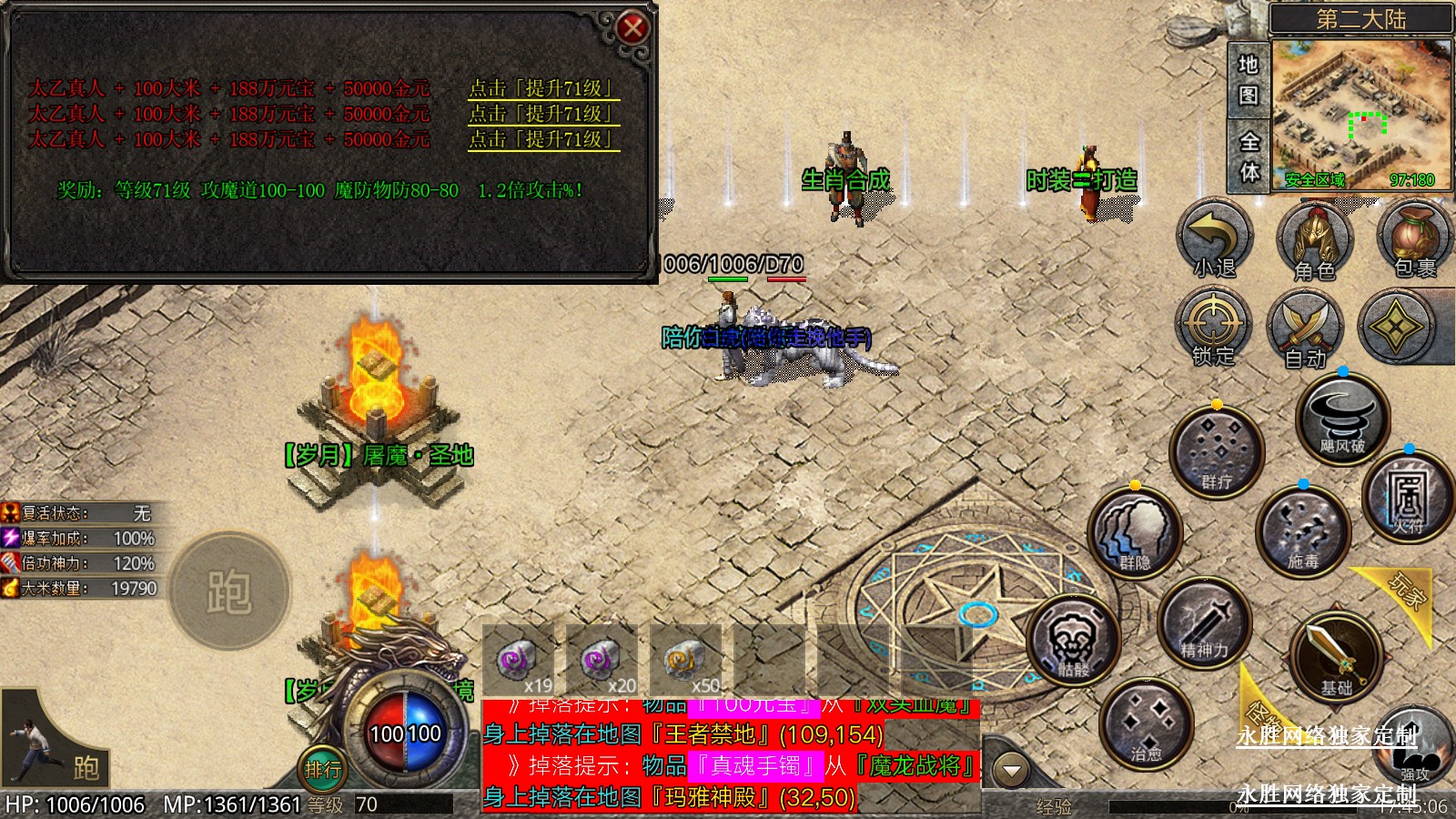Toggle 自动 auto-combat mode
Viewport: 1456px width, 819px height.
(x=1305, y=329)
